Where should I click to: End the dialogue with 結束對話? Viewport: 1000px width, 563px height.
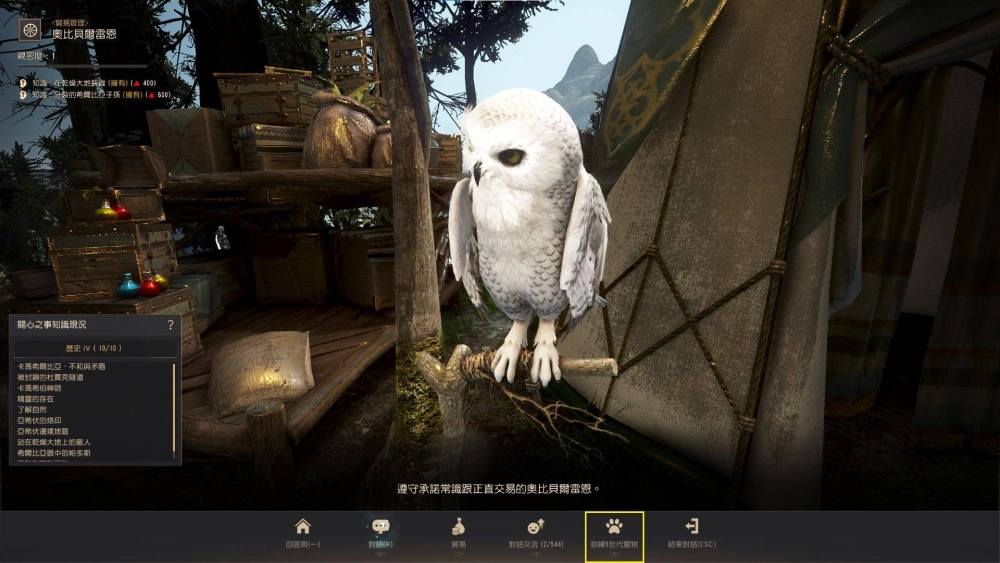[x=691, y=533]
